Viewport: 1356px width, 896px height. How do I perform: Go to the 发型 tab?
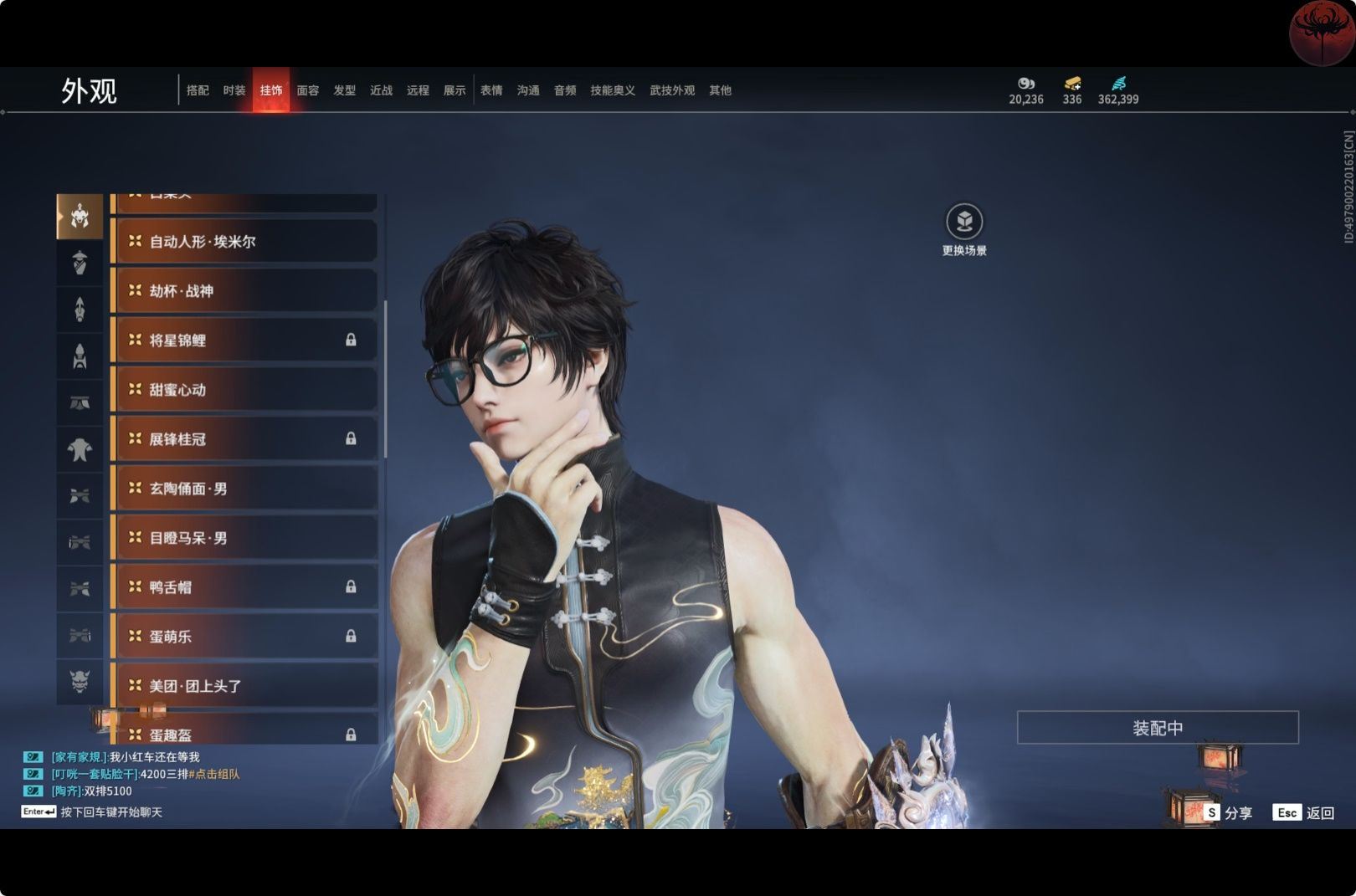(x=345, y=90)
